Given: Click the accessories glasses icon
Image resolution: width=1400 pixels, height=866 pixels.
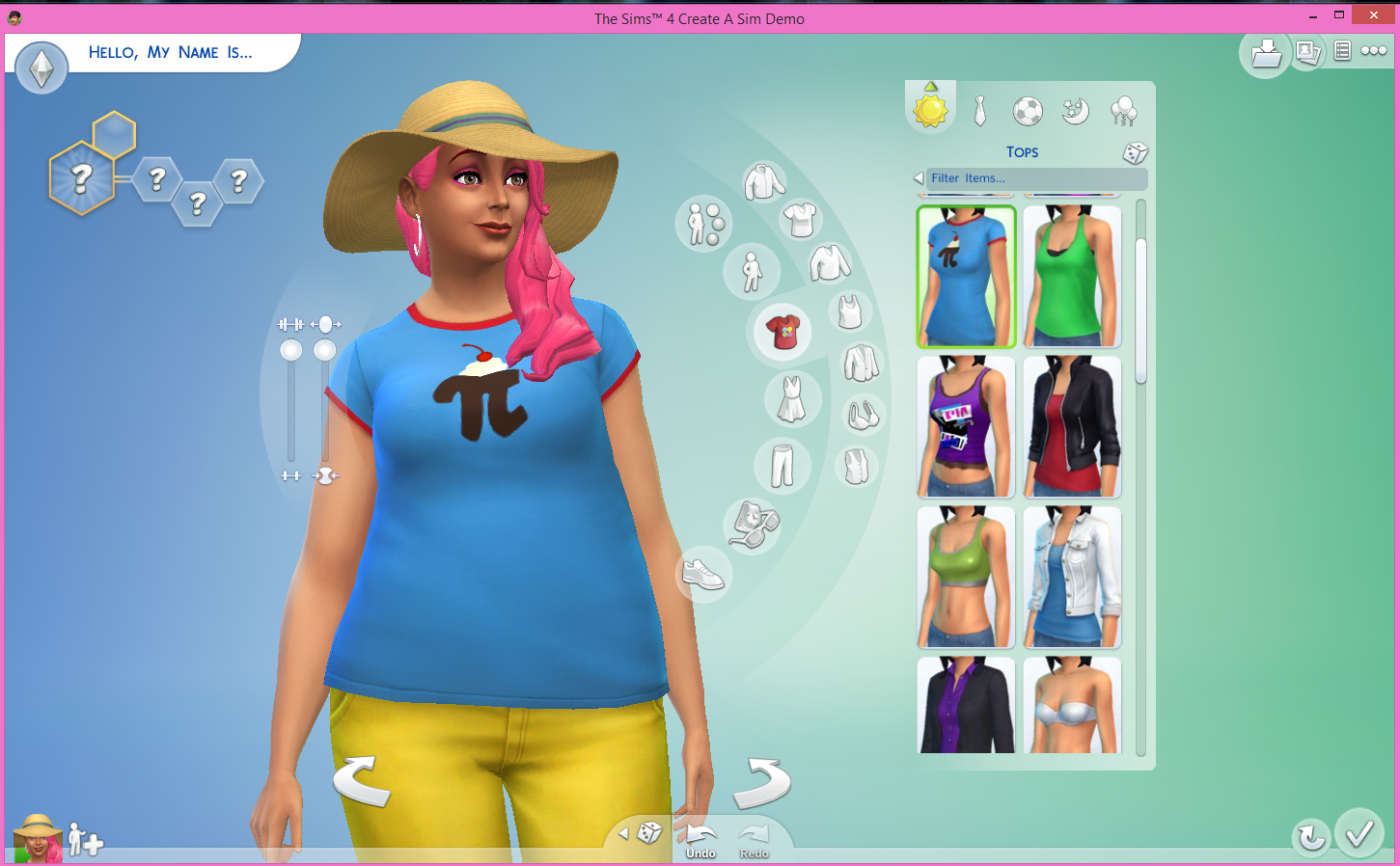Looking at the screenshot, I should click(x=752, y=527).
